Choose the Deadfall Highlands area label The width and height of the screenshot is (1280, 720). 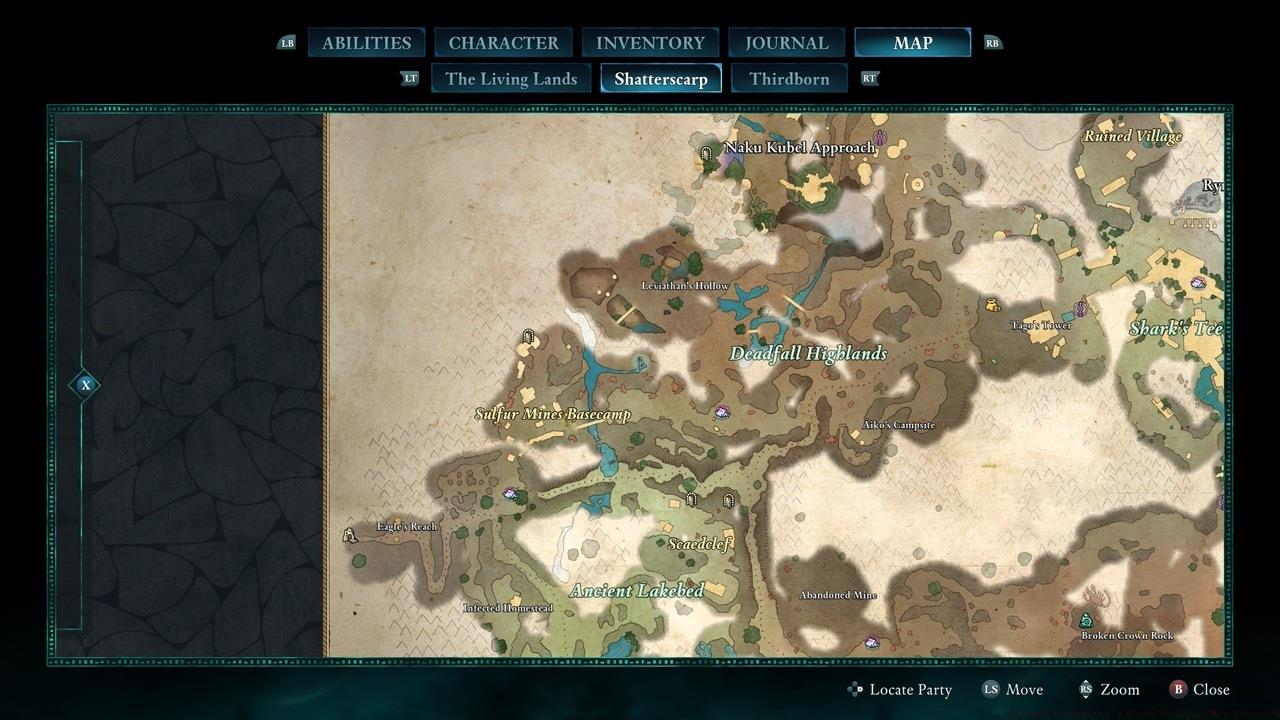click(x=808, y=354)
